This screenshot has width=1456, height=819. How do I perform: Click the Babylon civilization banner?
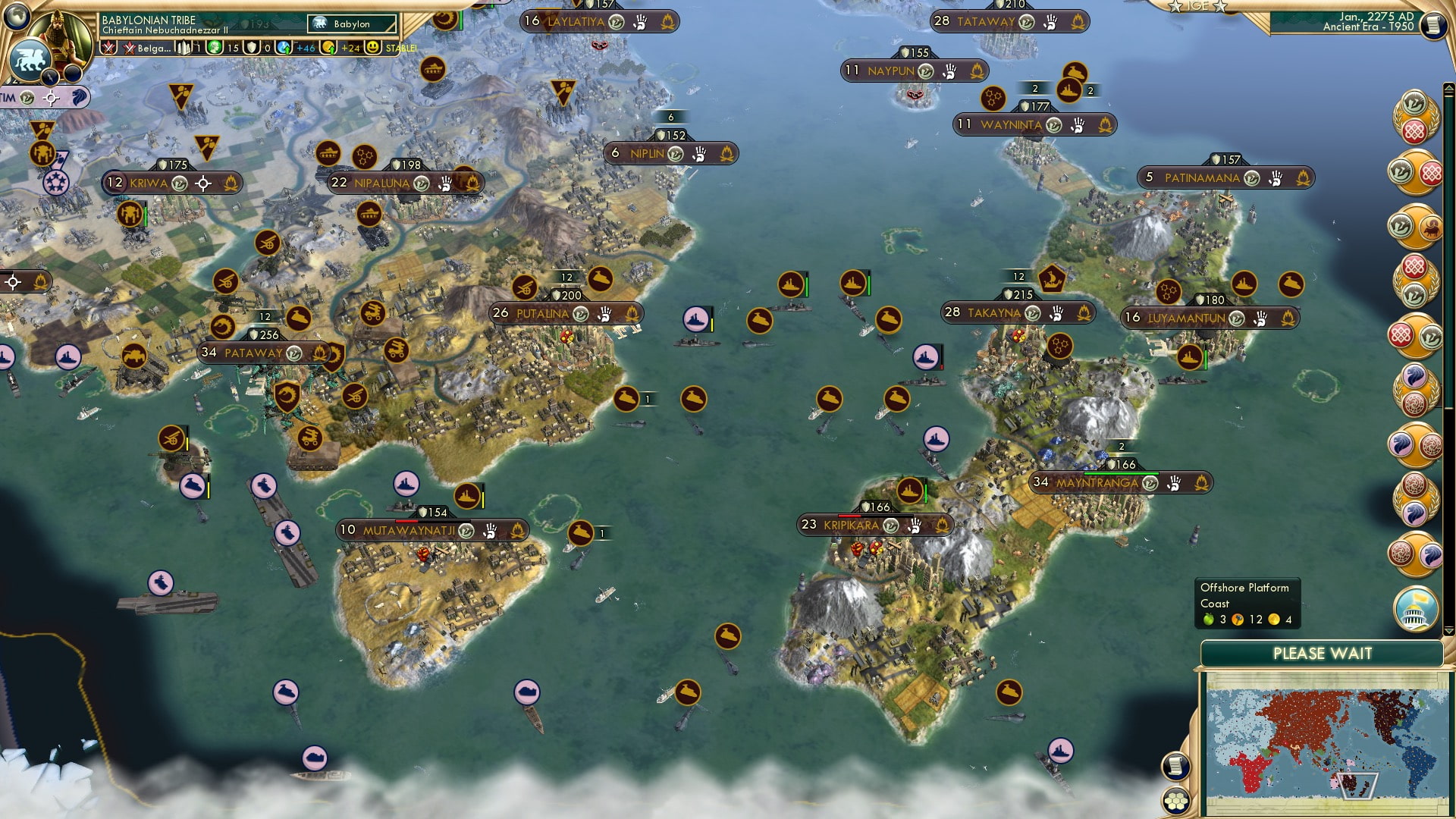pyautogui.click(x=351, y=24)
